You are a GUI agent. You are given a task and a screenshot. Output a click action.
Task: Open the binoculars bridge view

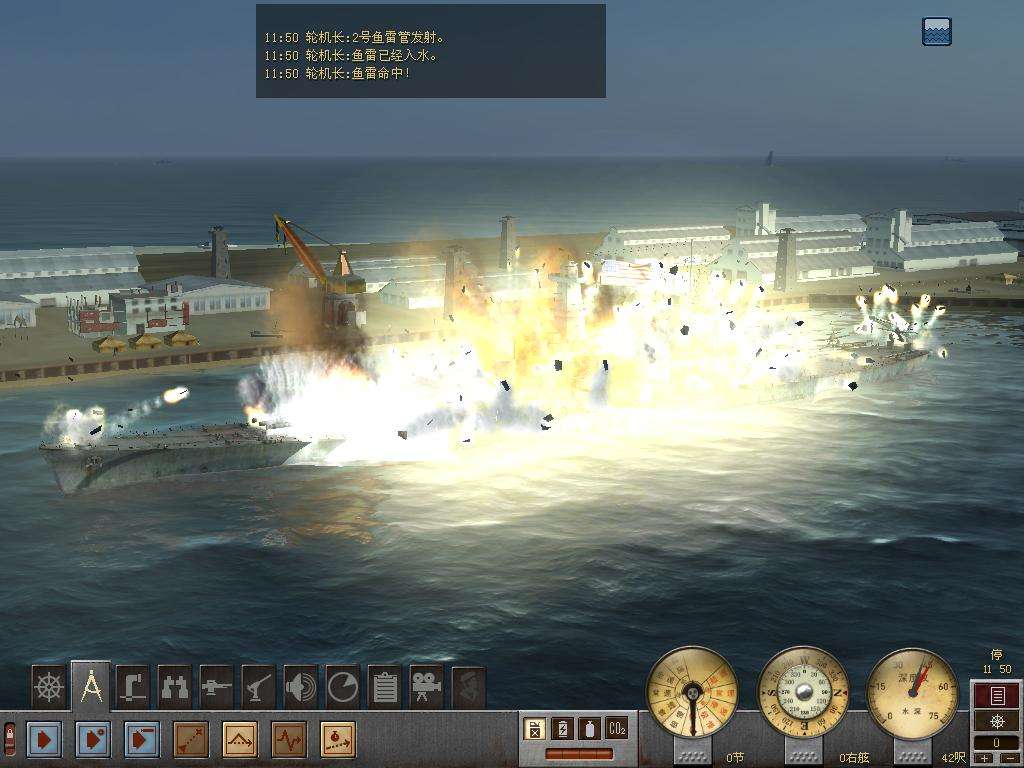click(x=174, y=687)
